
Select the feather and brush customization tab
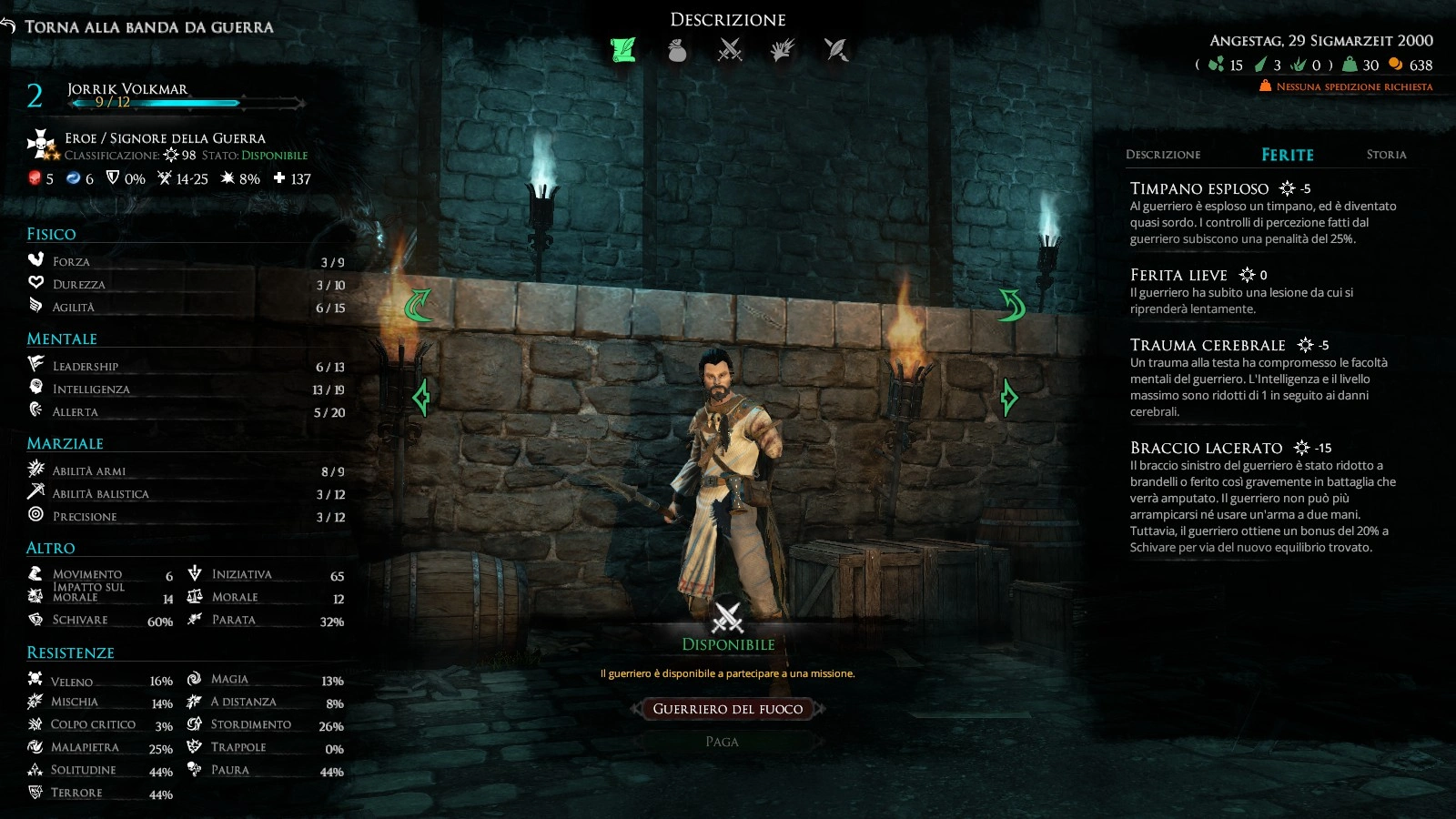[x=836, y=50]
